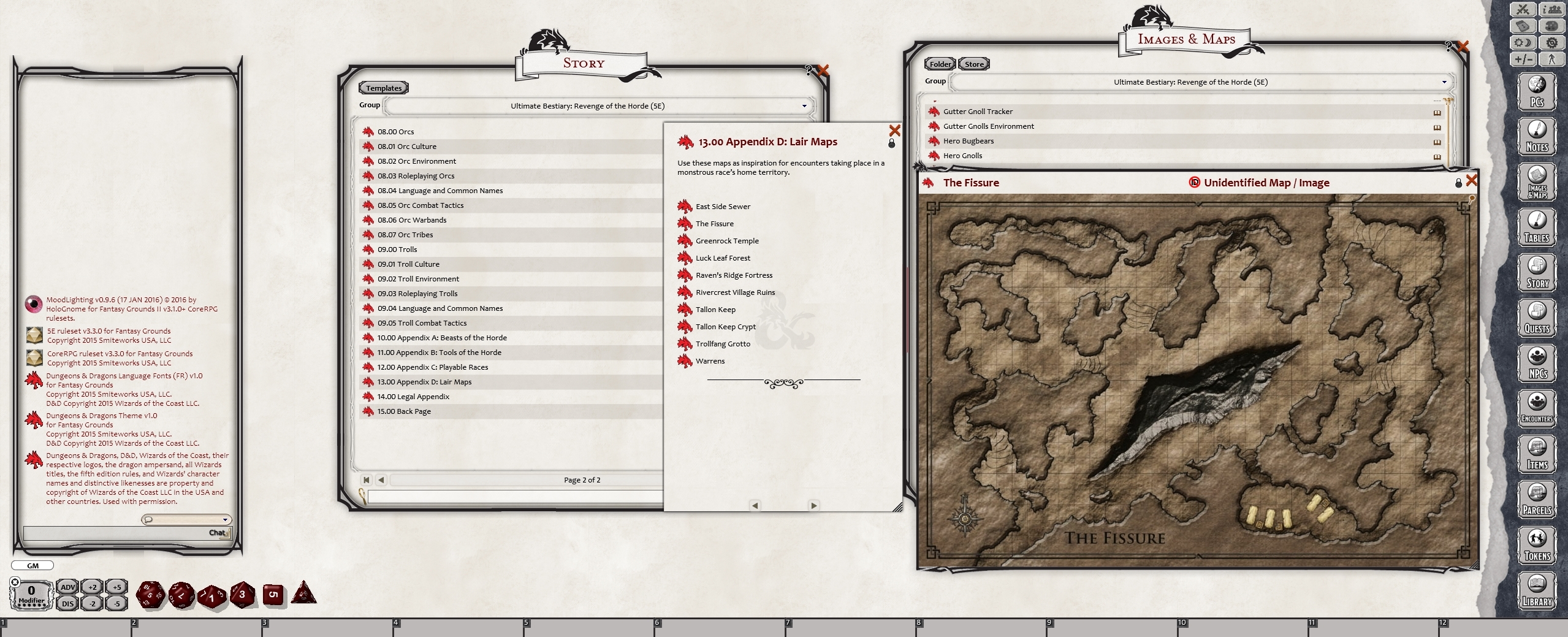The image size is (1568, 637).
Task: Enable the ADV advantage modifier
Action: click(67, 587)
